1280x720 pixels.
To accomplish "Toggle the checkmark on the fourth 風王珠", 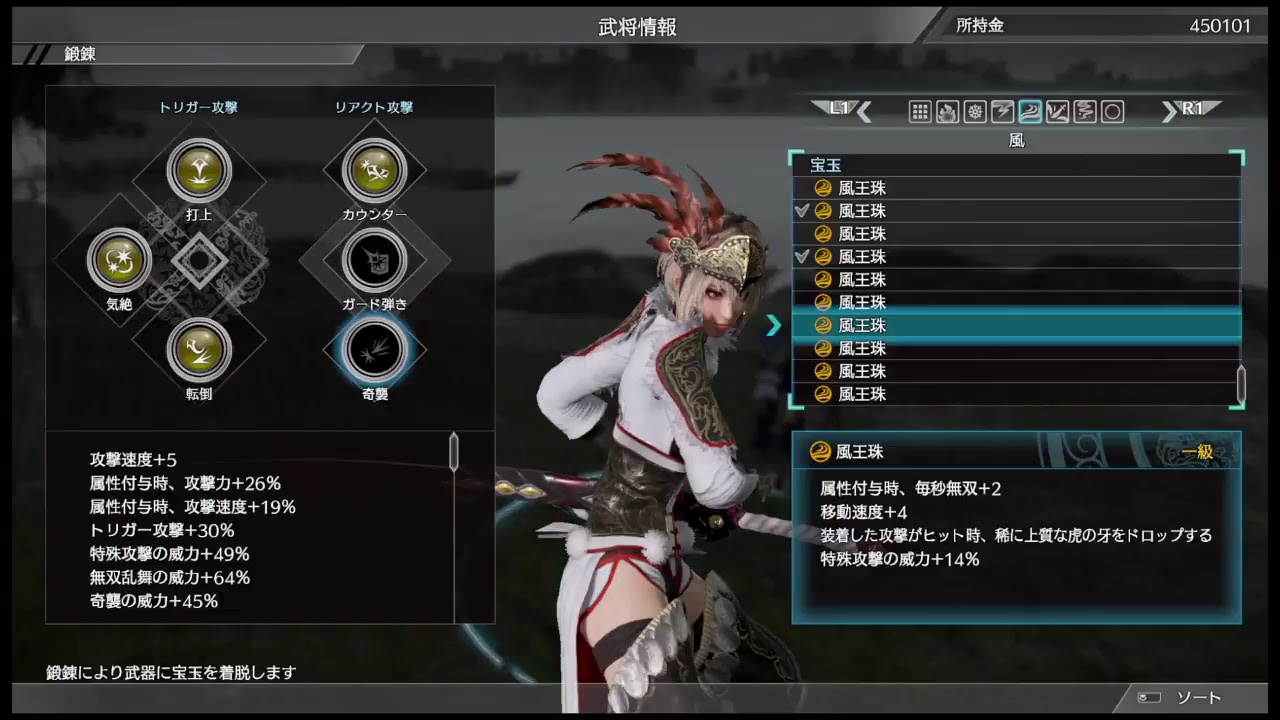I will click(x=803, y=257).
